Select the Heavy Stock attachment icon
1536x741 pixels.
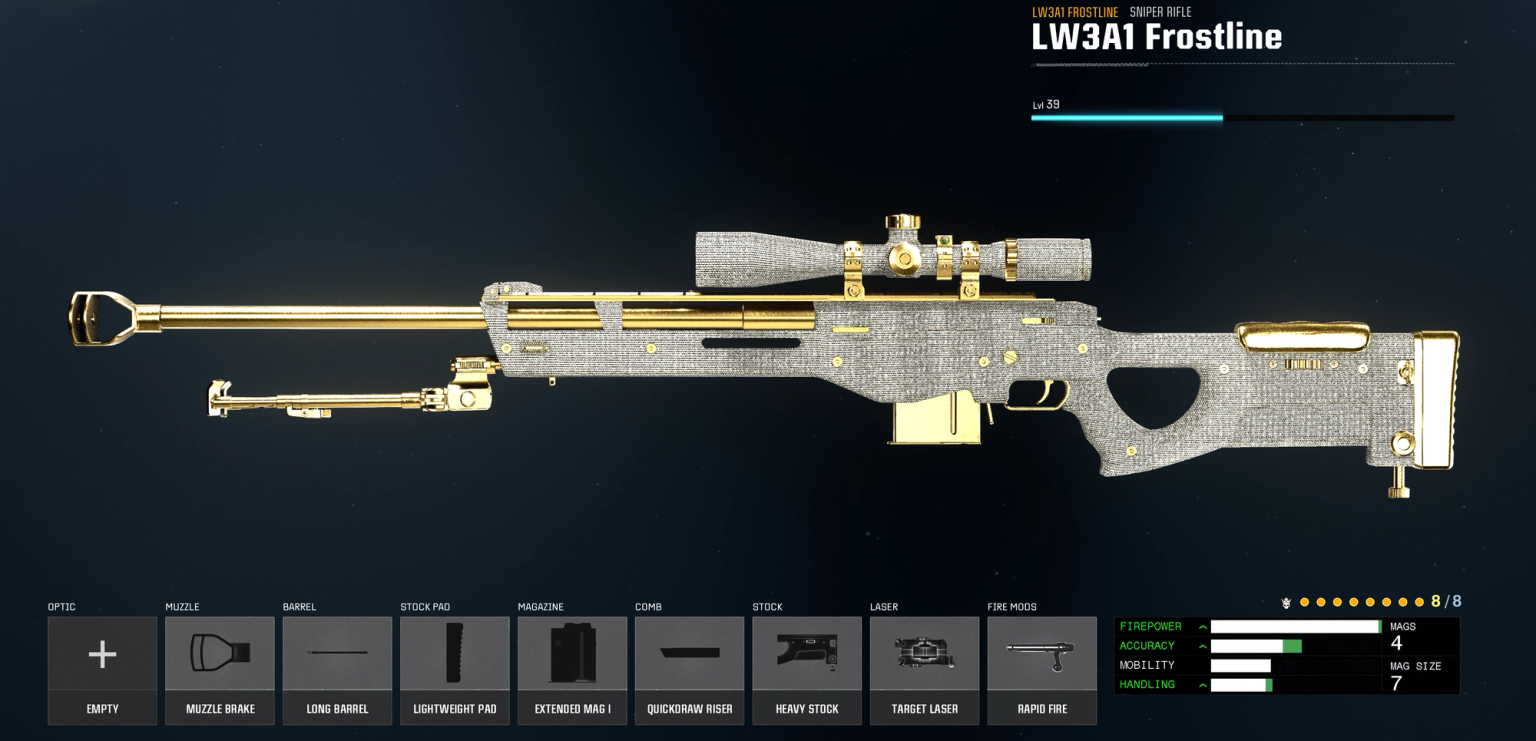tap(807, 653)
